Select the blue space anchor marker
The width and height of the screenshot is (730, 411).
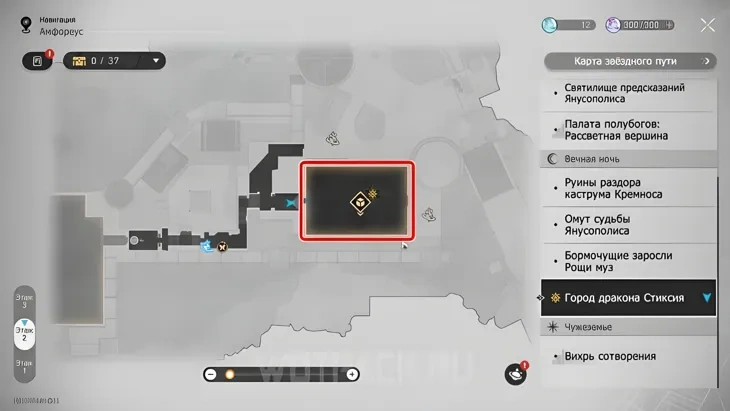pyautogui.click(x=291, y=201)
